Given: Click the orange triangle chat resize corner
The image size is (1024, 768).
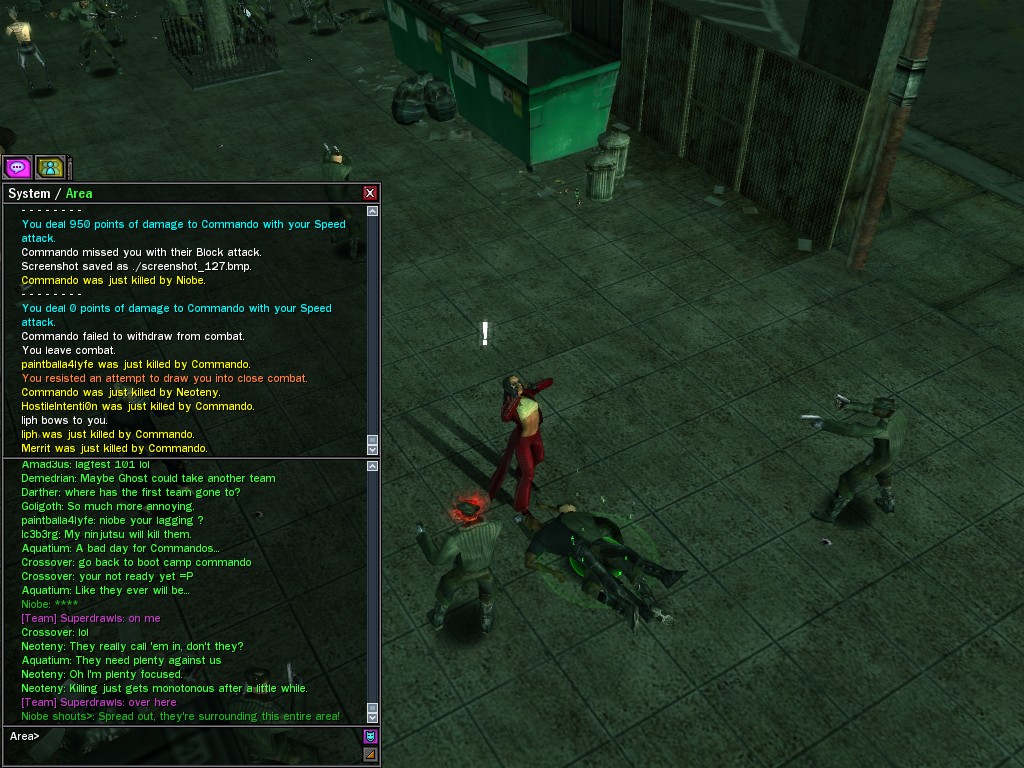Looking at the screenshot, I should click(x=370, y=755).
